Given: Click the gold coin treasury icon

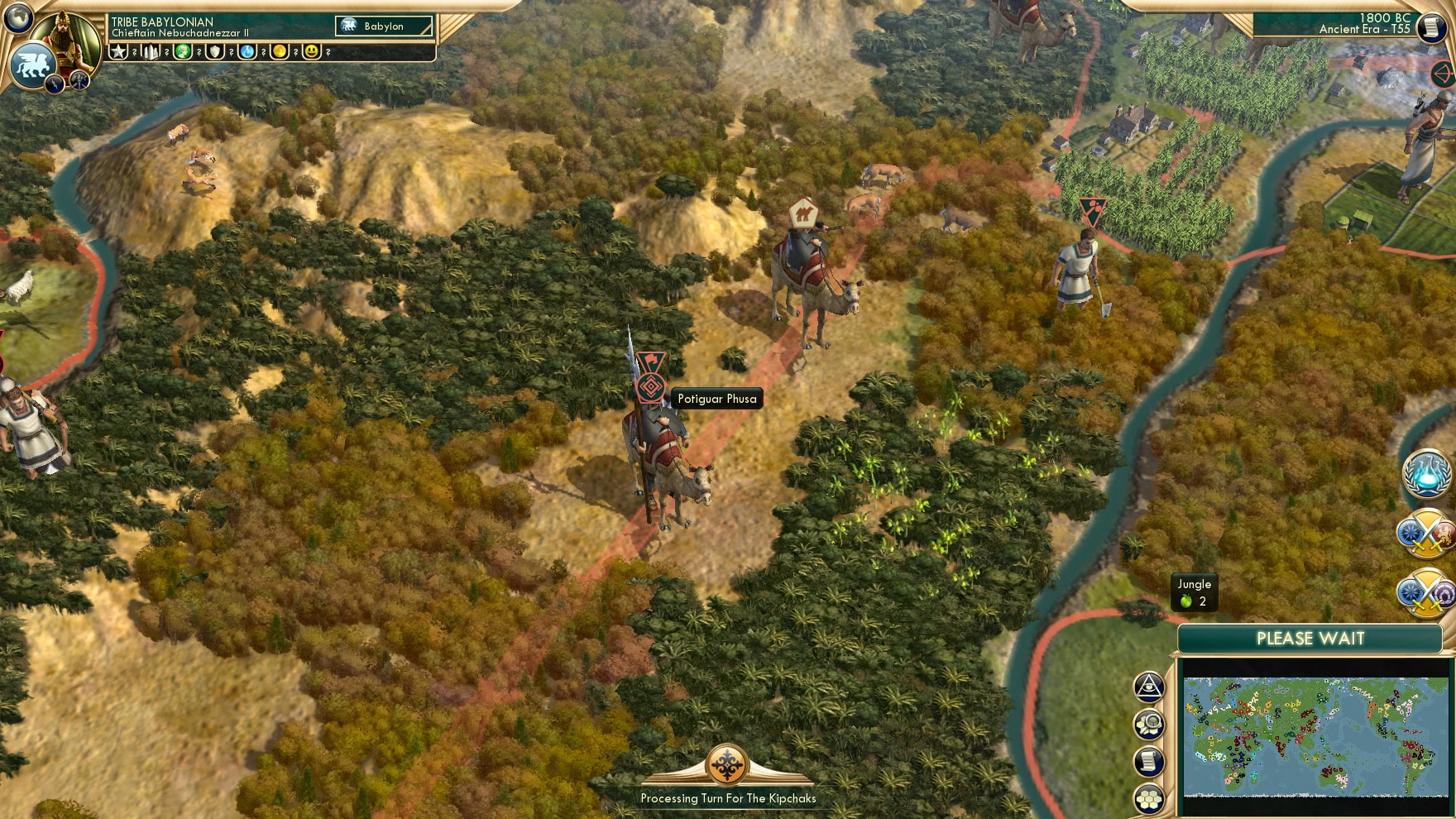Looking at the screenshot, I should point(280,51).
